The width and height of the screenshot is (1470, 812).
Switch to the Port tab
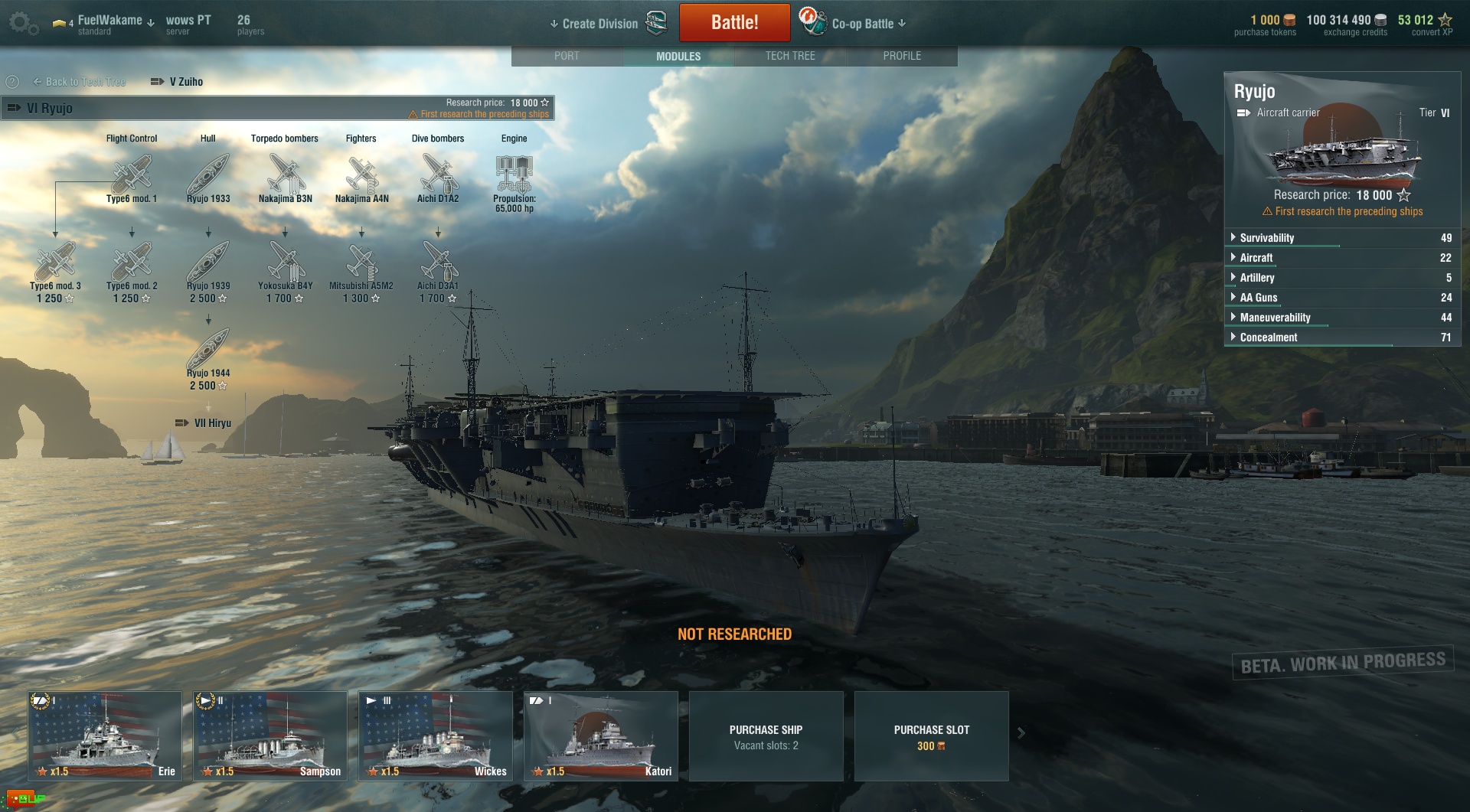(x=567, y=56)
